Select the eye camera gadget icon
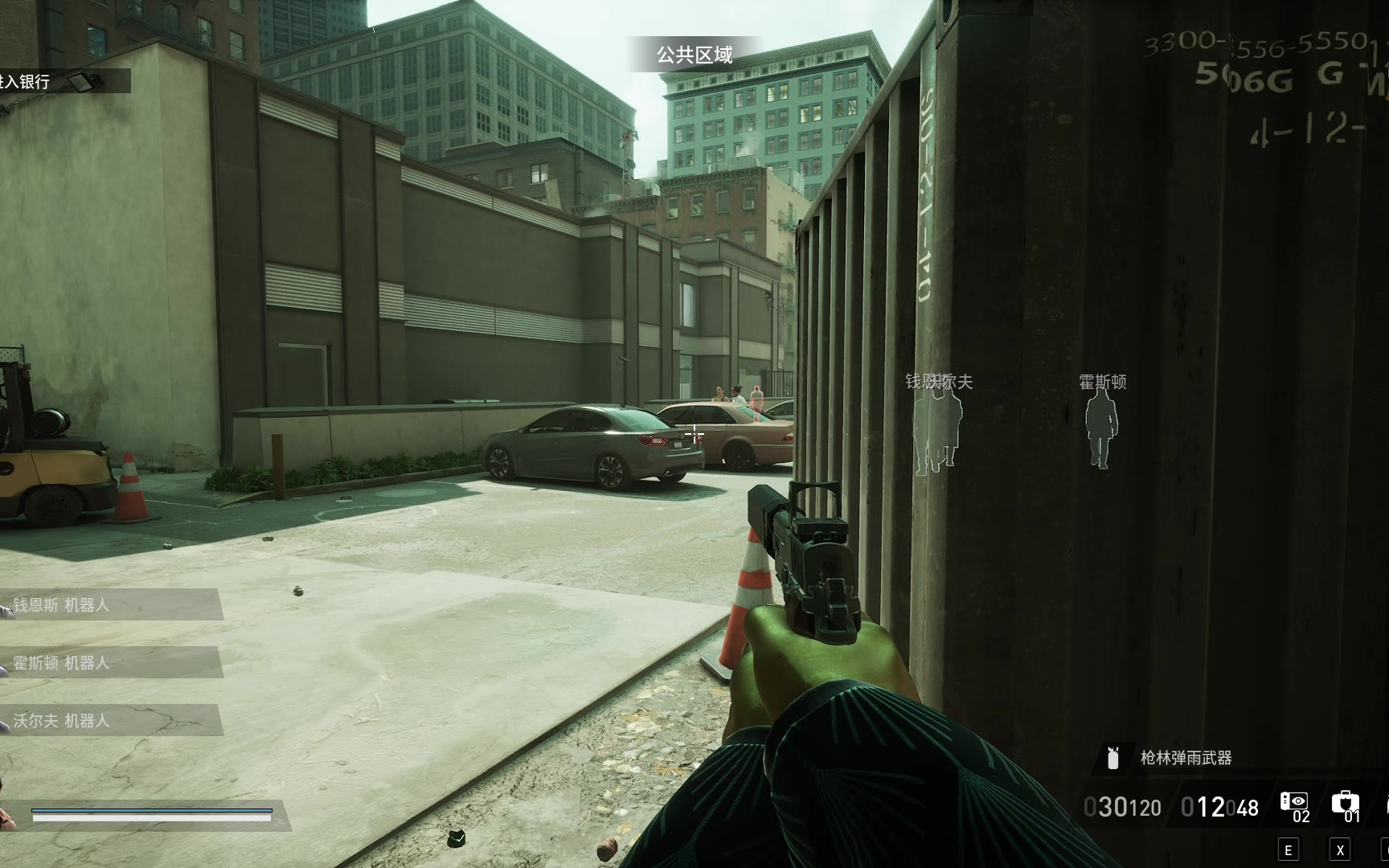 pos(1294,803)
